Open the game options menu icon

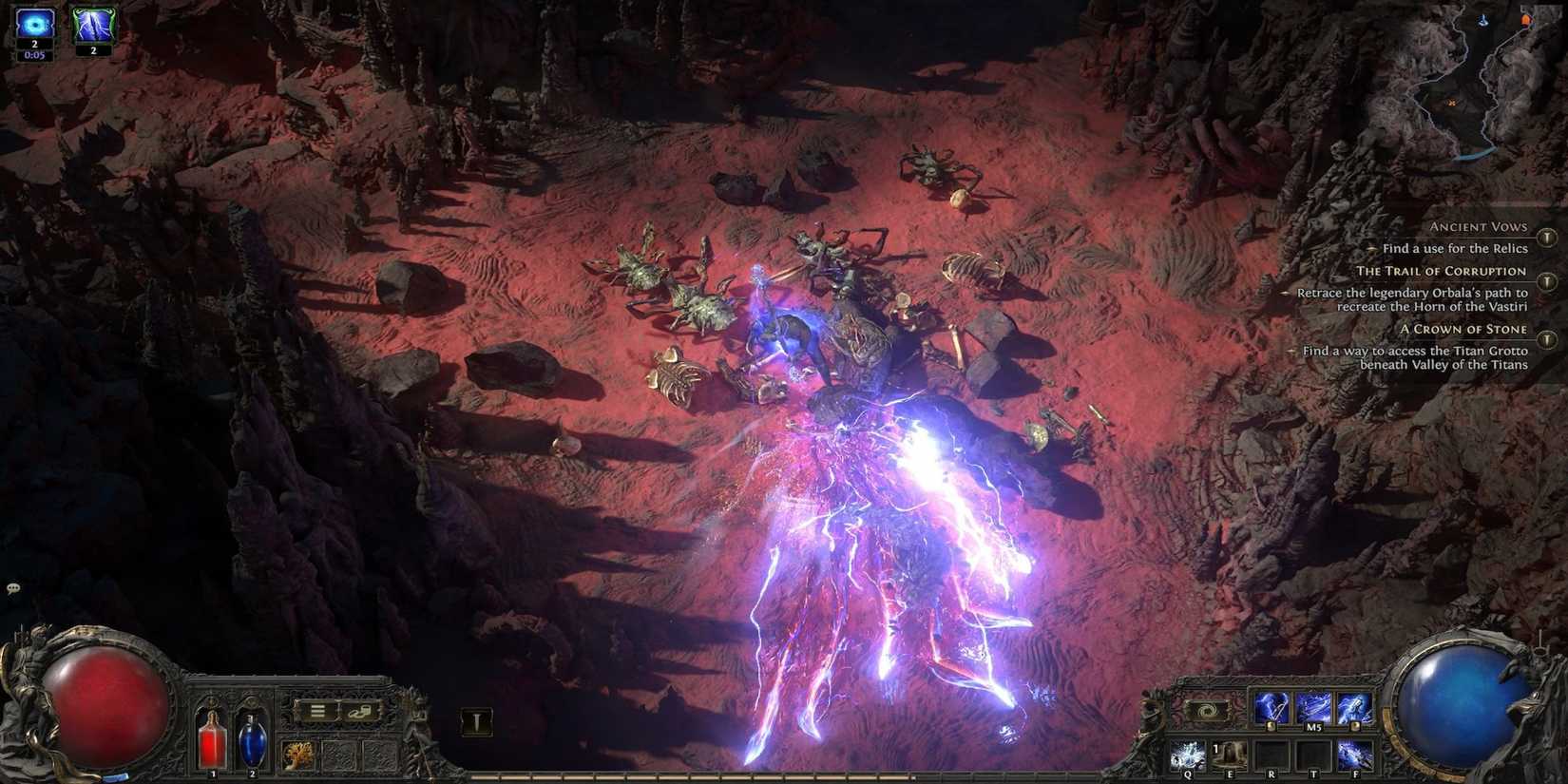tap(318, 711)
